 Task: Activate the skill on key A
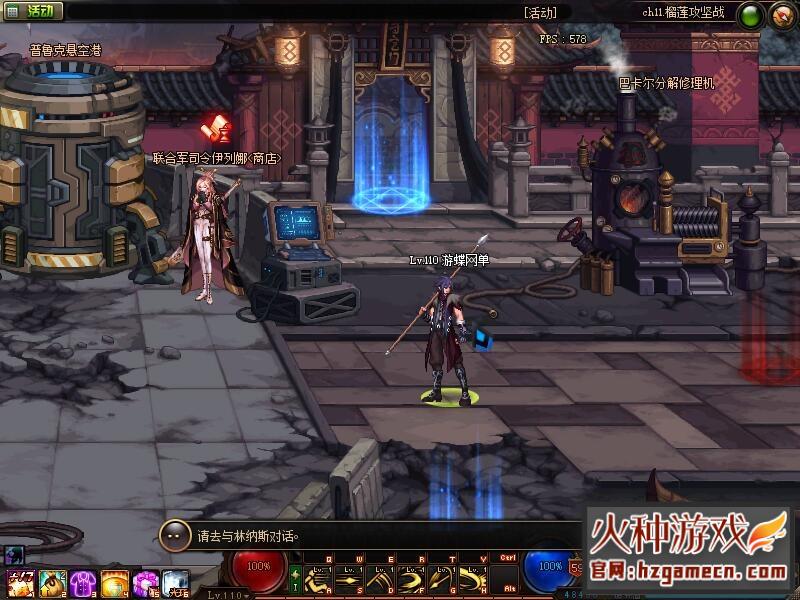point(319,580)
